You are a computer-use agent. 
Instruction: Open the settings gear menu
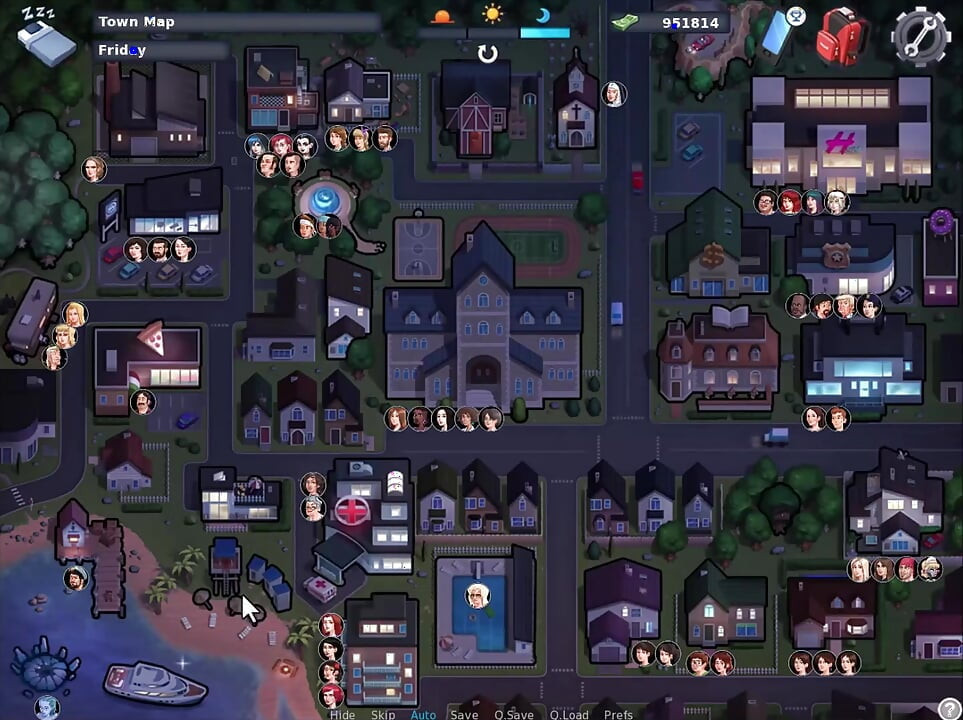click(x=920, y=36)
